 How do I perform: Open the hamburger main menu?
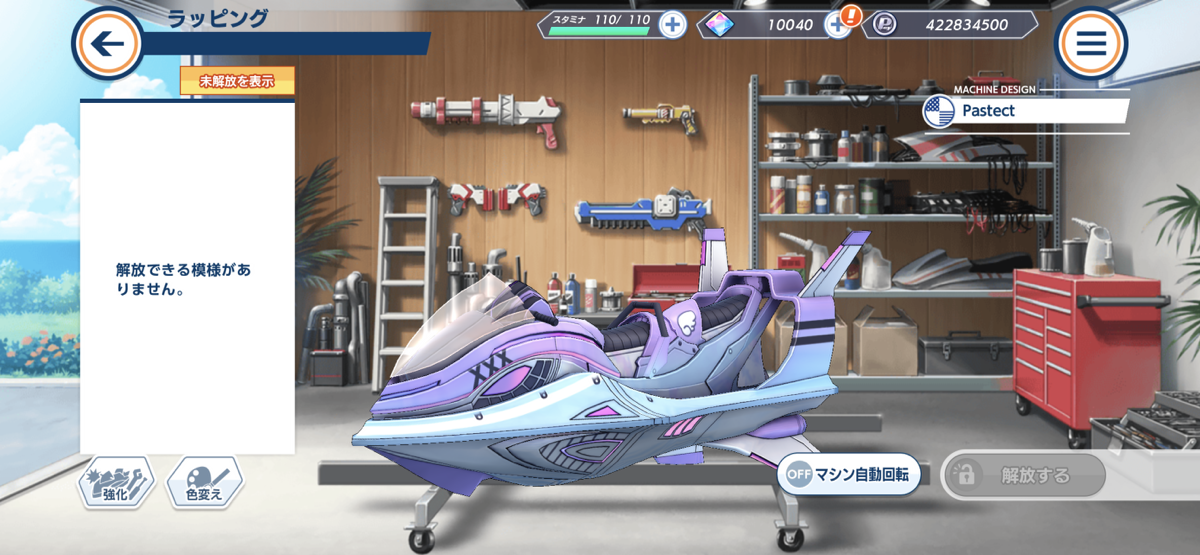click(x=1090, y=43)
